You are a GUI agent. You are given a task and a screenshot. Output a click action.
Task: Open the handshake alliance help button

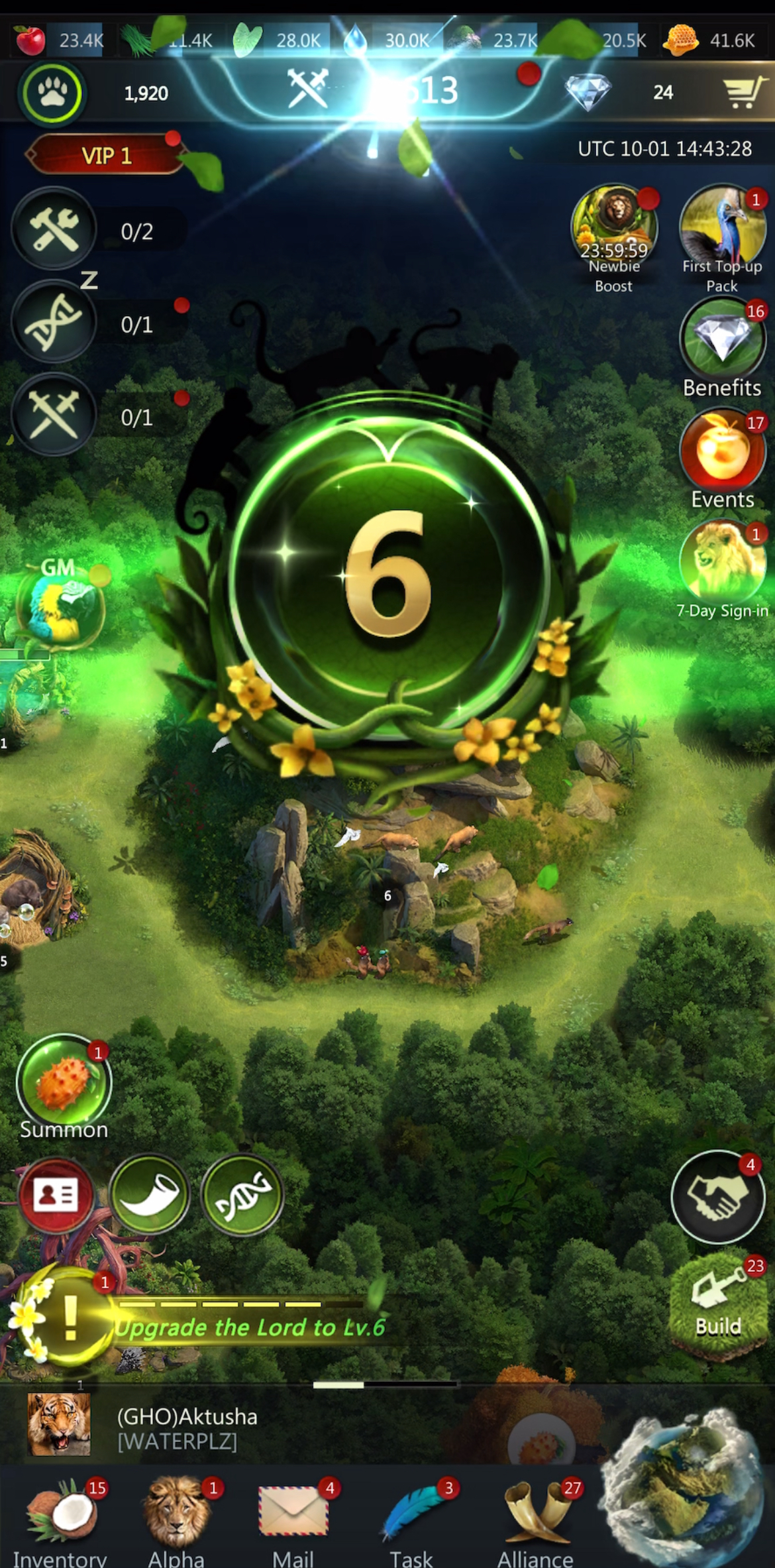point(718,1198)
